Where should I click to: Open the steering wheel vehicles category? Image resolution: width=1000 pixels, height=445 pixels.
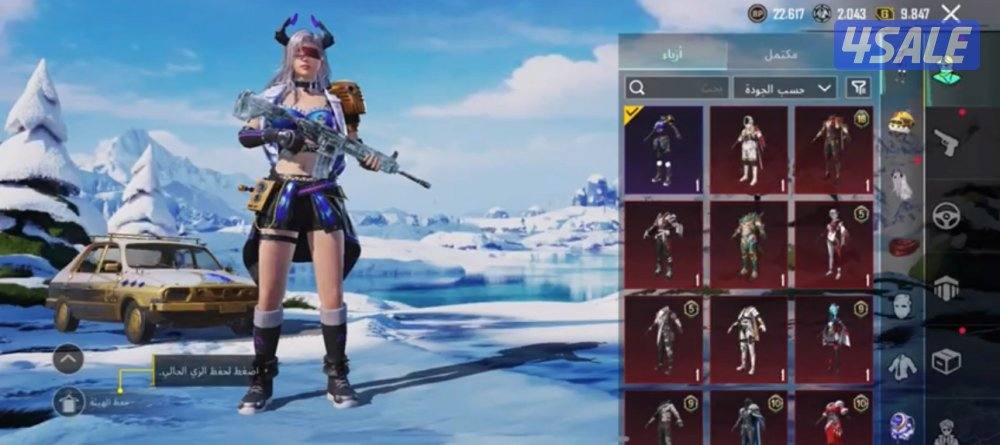point(945,215)
